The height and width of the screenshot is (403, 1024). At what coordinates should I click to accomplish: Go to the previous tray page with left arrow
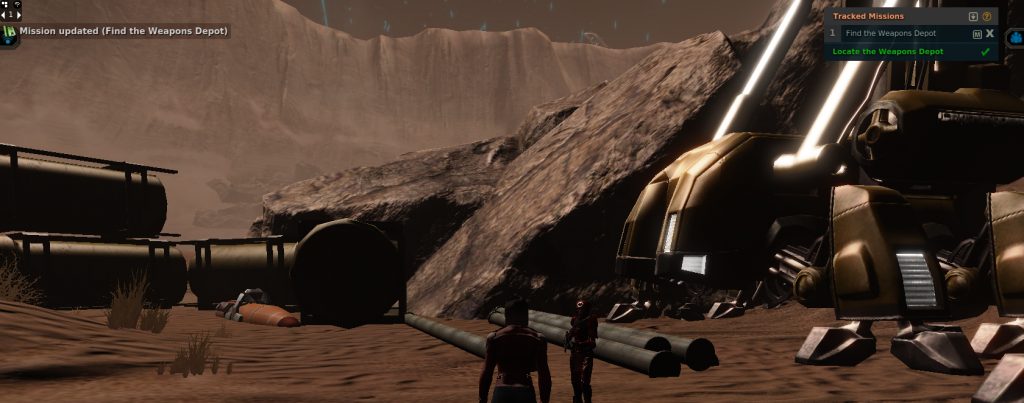[x=4, y=15]
